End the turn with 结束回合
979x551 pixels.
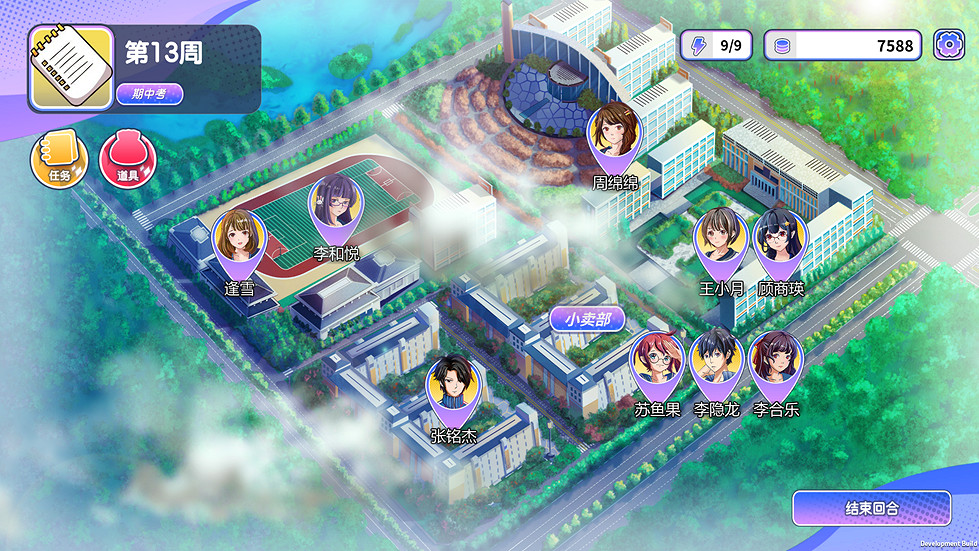[x=871, y=508]
